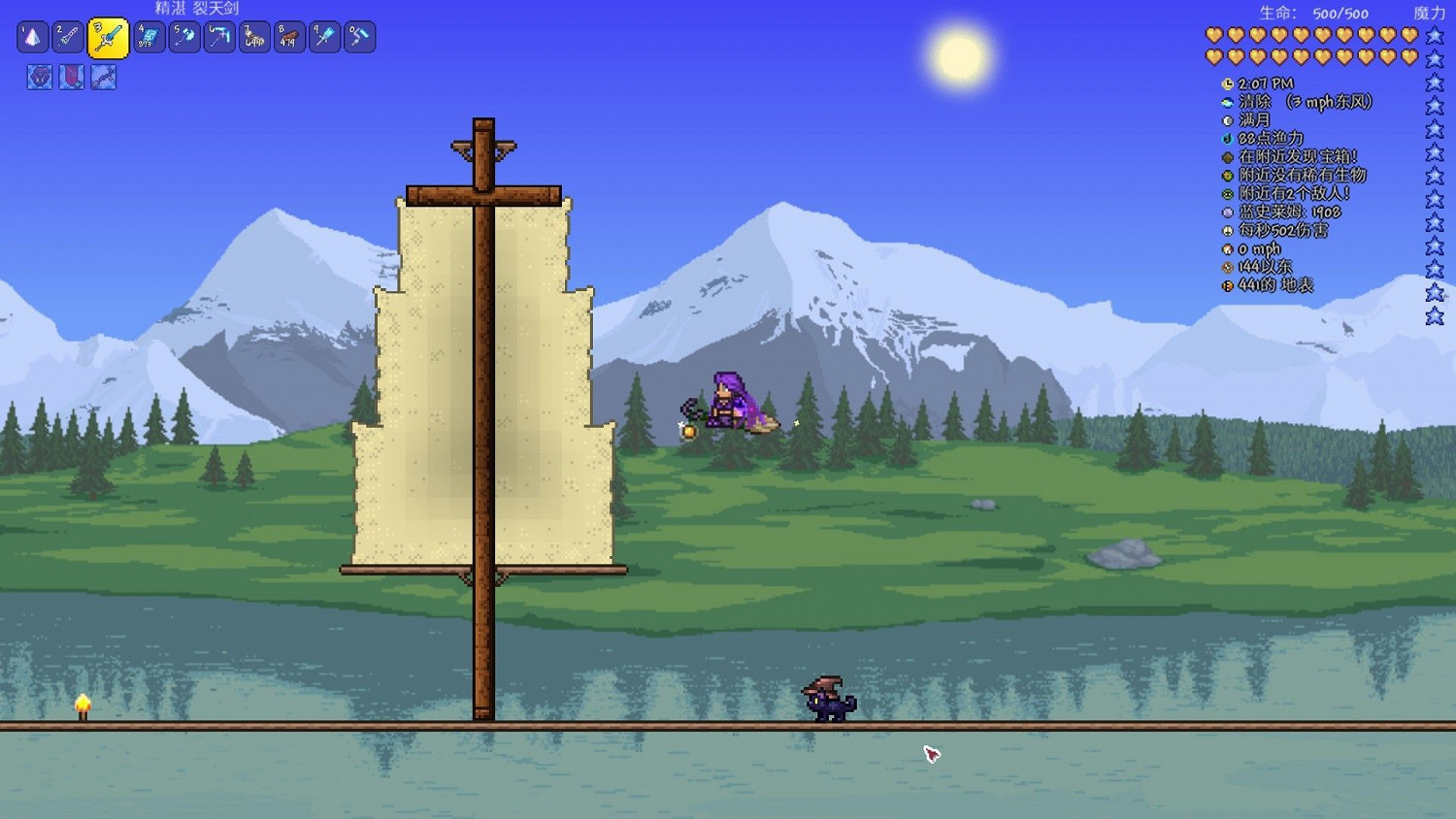Click the 生命 500/500 health label

(1315, 14)
